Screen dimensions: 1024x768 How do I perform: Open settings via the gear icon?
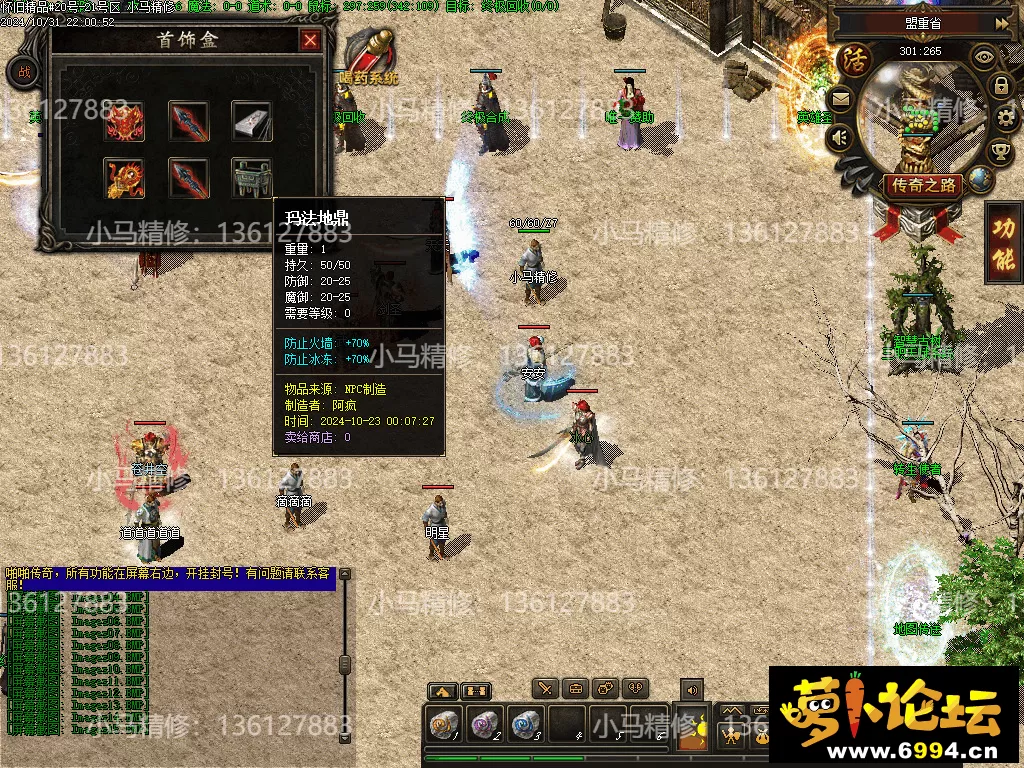[x=1004, y=118]
